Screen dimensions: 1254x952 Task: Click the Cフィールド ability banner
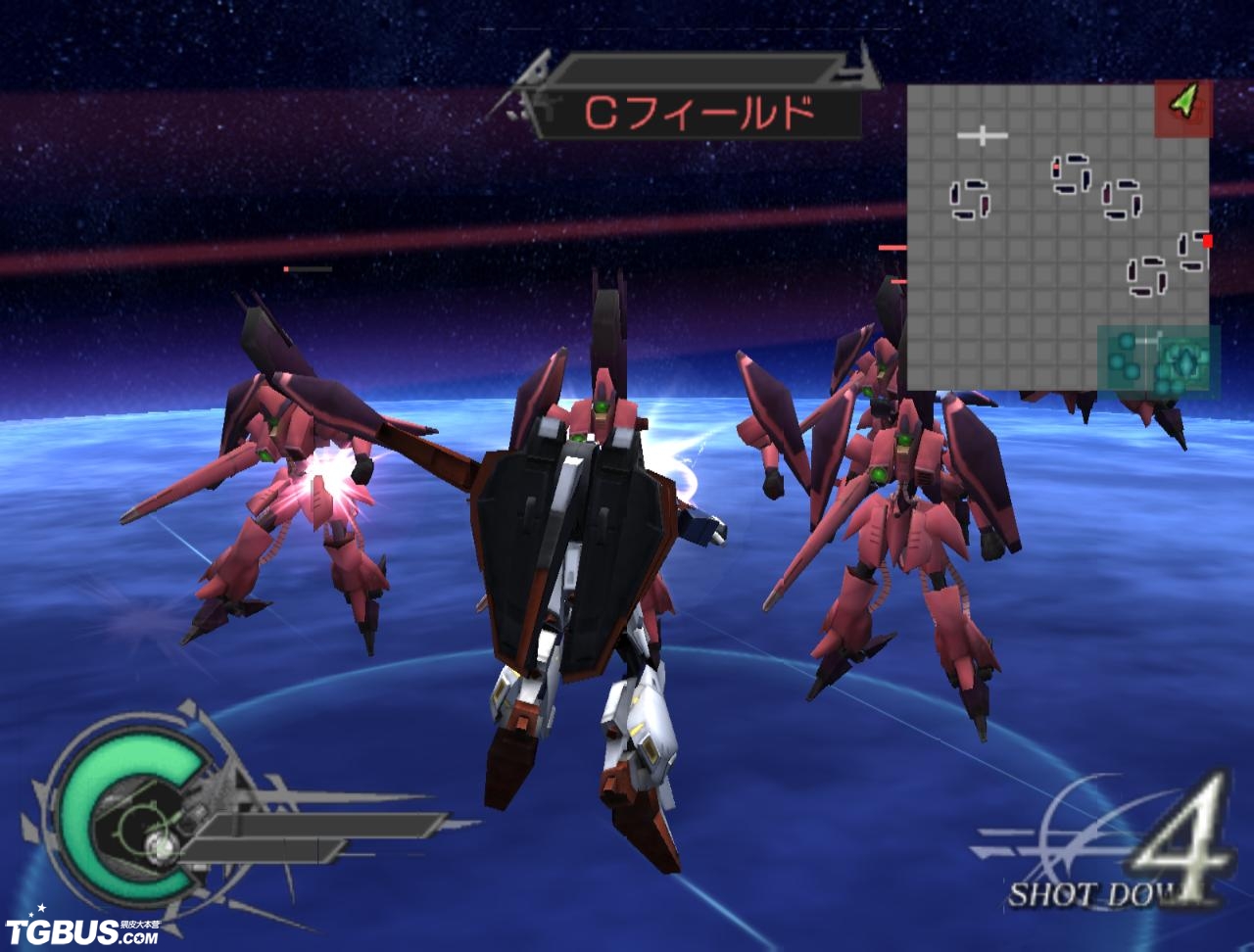coord(700,114)
